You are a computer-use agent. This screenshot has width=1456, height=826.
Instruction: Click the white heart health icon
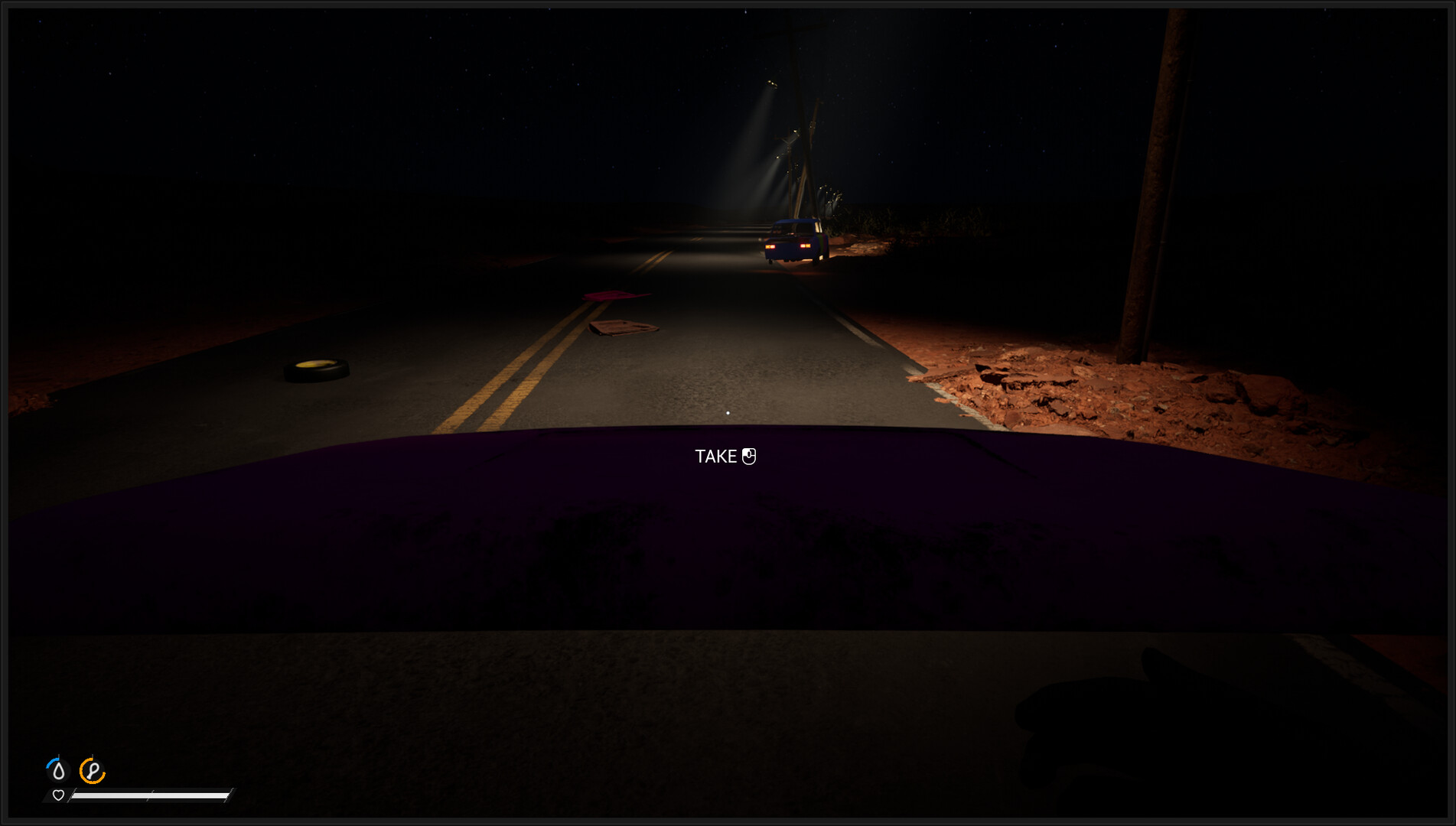(58, 795)
